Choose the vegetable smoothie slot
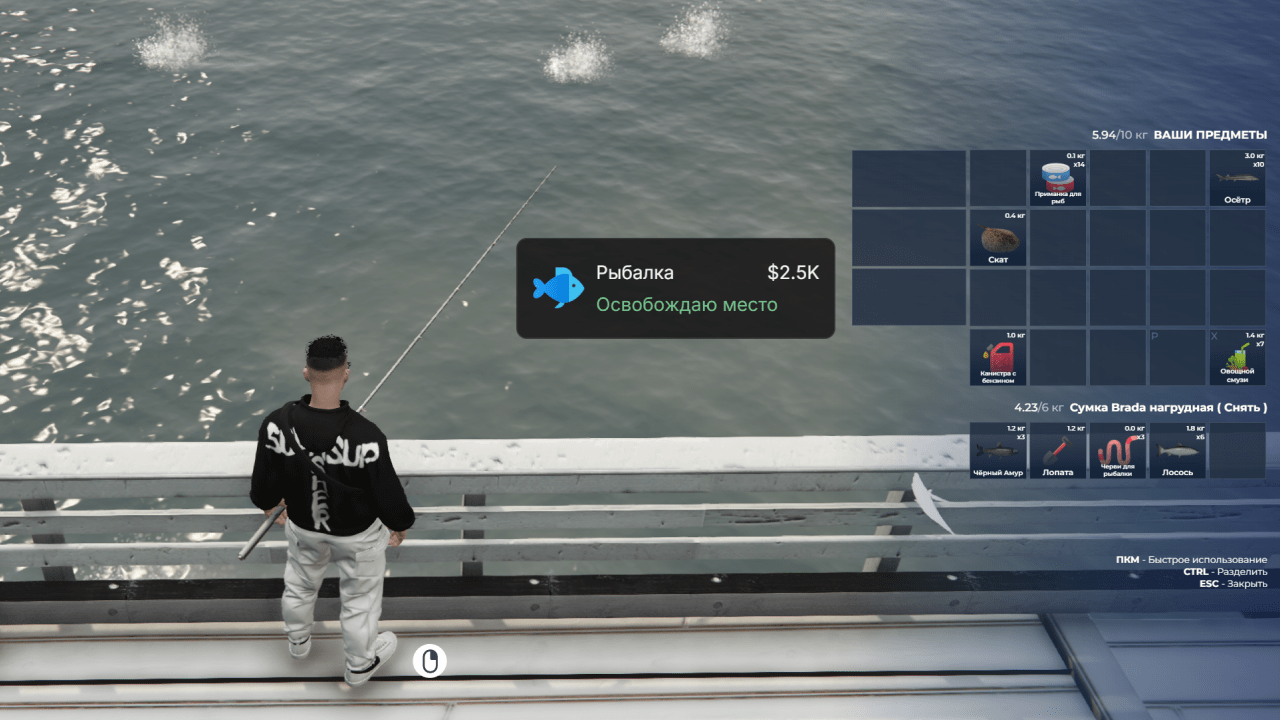 click(x=1237, y=358)
